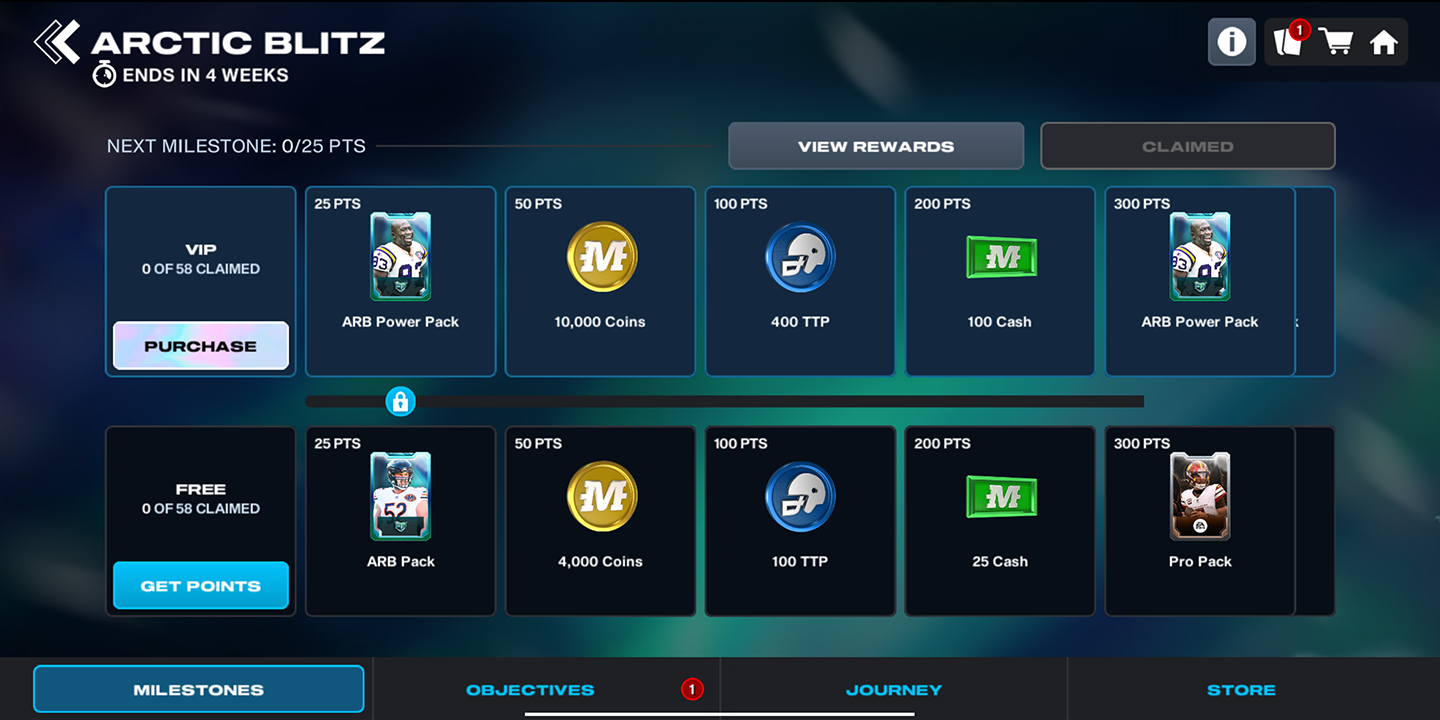Click the 4,000 Coins gold coin icon
1440x720 pixels.
pos(600,496)
